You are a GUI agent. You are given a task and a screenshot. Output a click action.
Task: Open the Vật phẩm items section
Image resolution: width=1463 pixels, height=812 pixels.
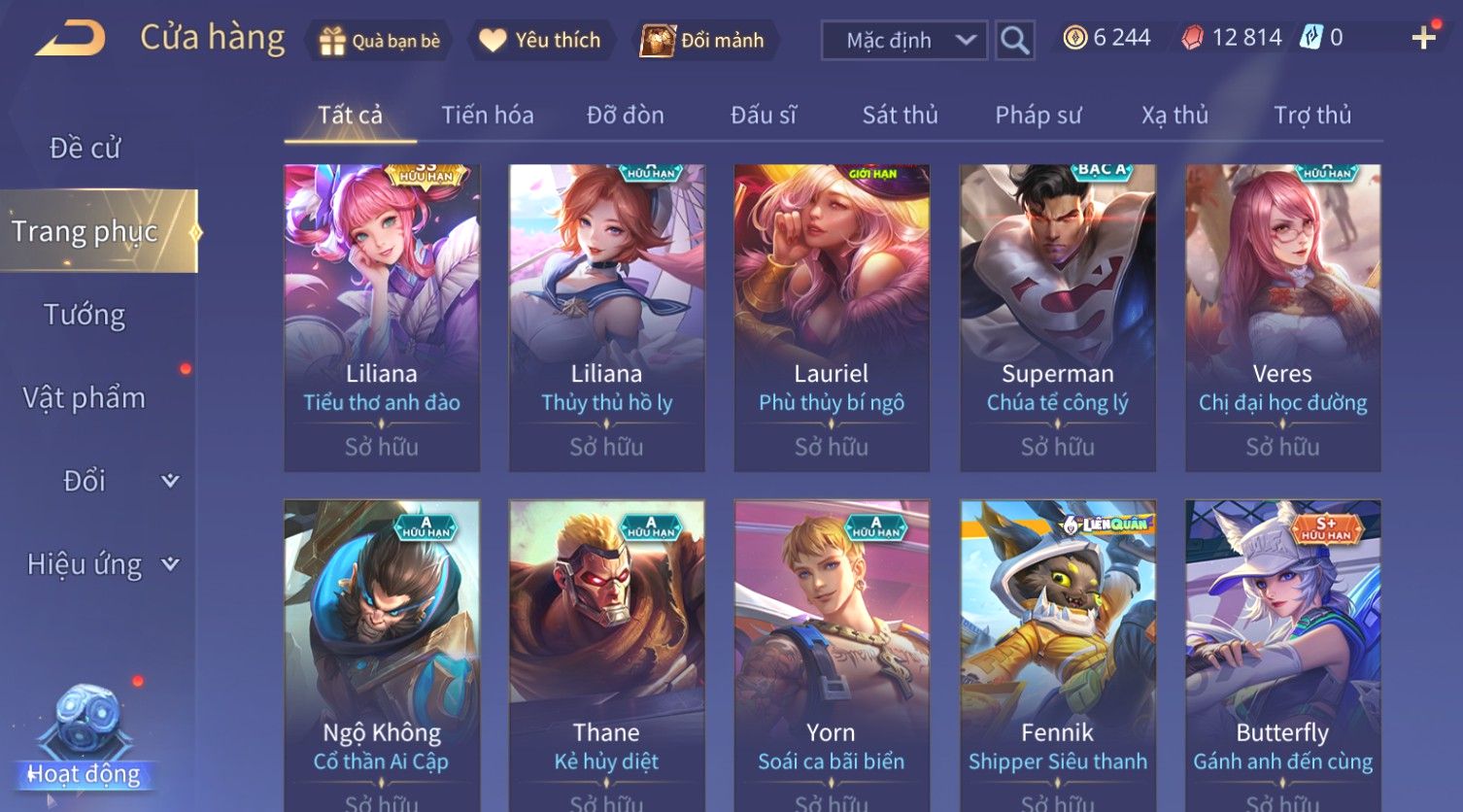pyautogui.click(x=85, y=398)
